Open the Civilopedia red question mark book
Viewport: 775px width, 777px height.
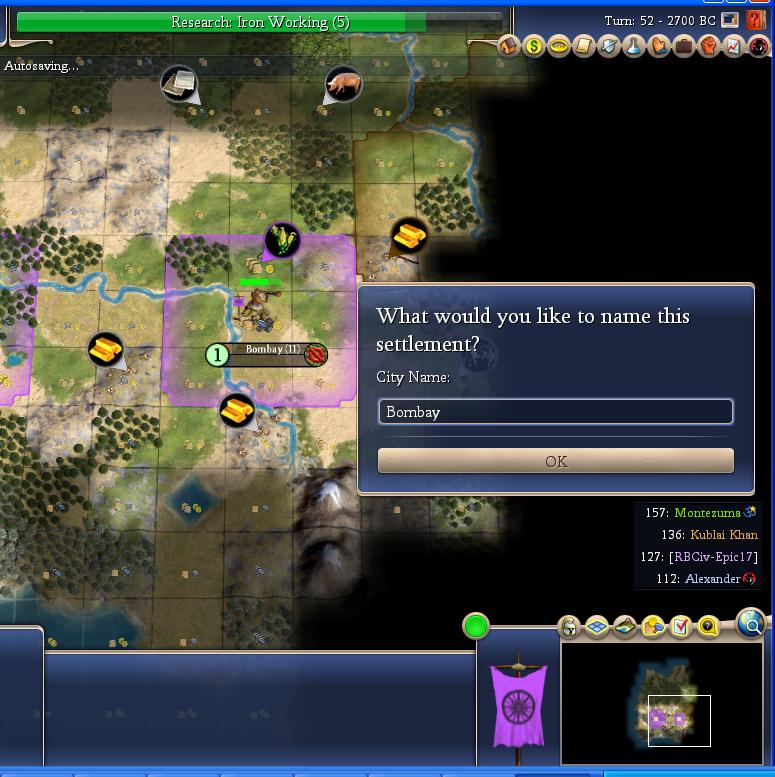point(755,20)
